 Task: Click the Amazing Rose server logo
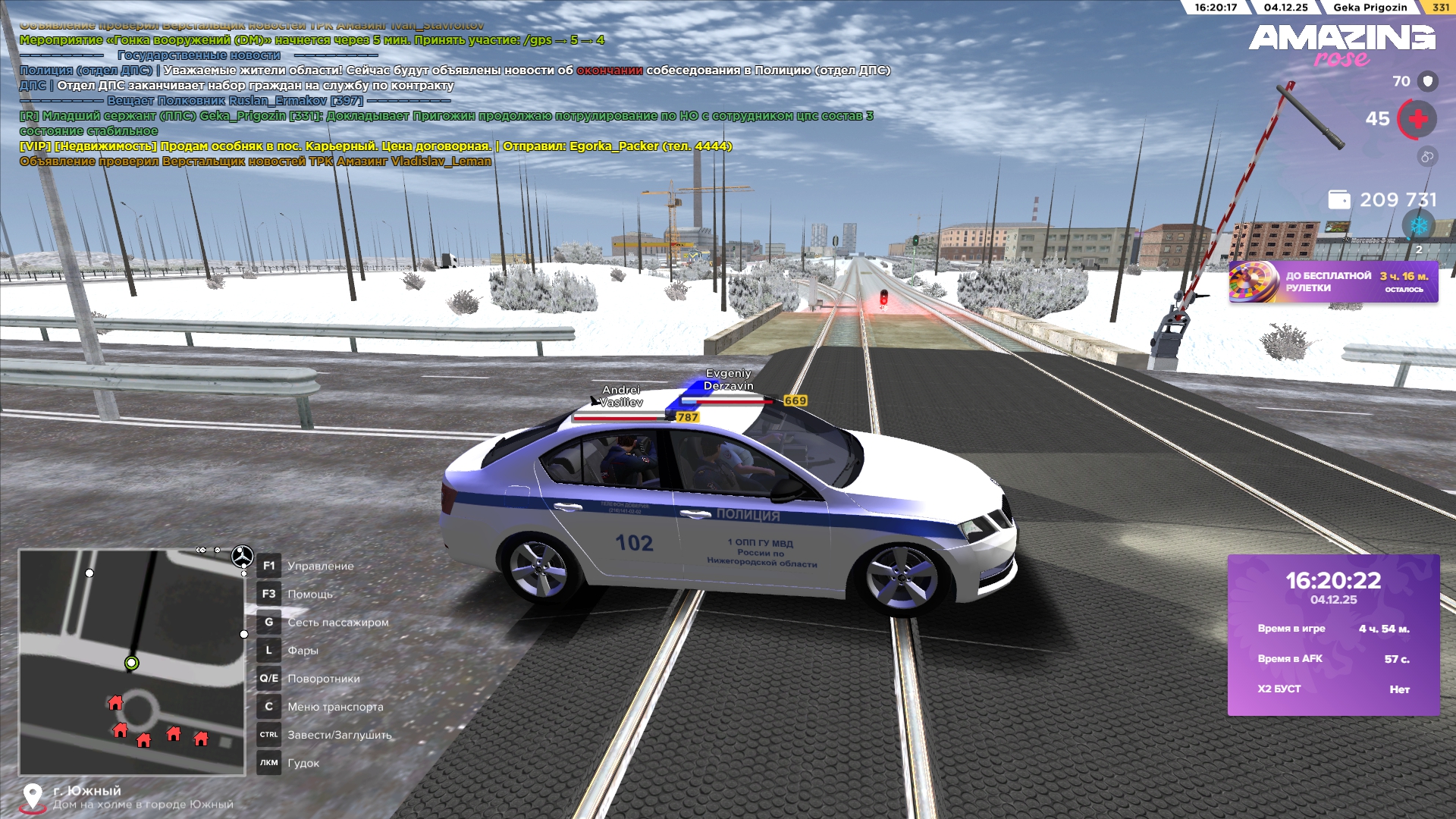(1341, 44)
